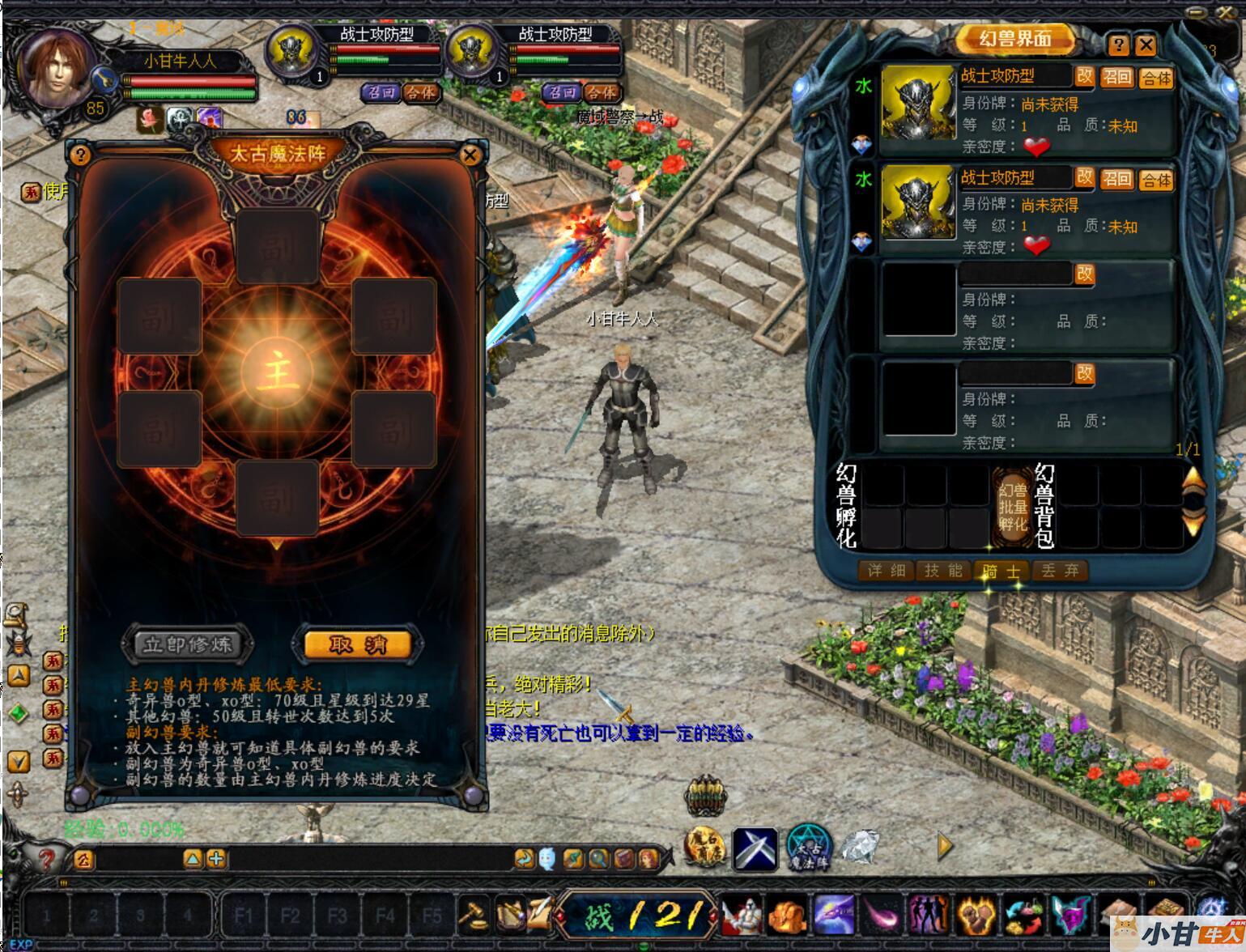Open the red question mark help
The height and width of the screenshot is (952, 1246).
click(x=46, y=858)
